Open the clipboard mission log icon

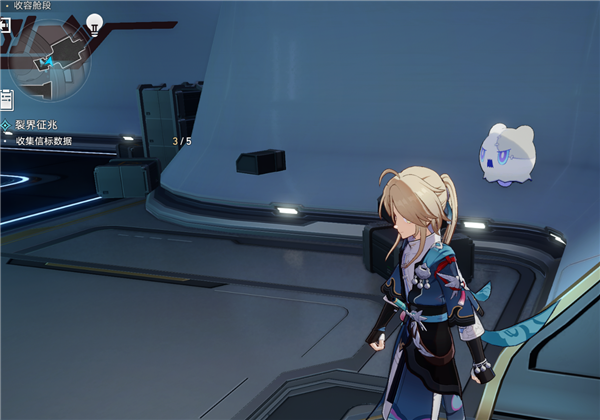6,100
